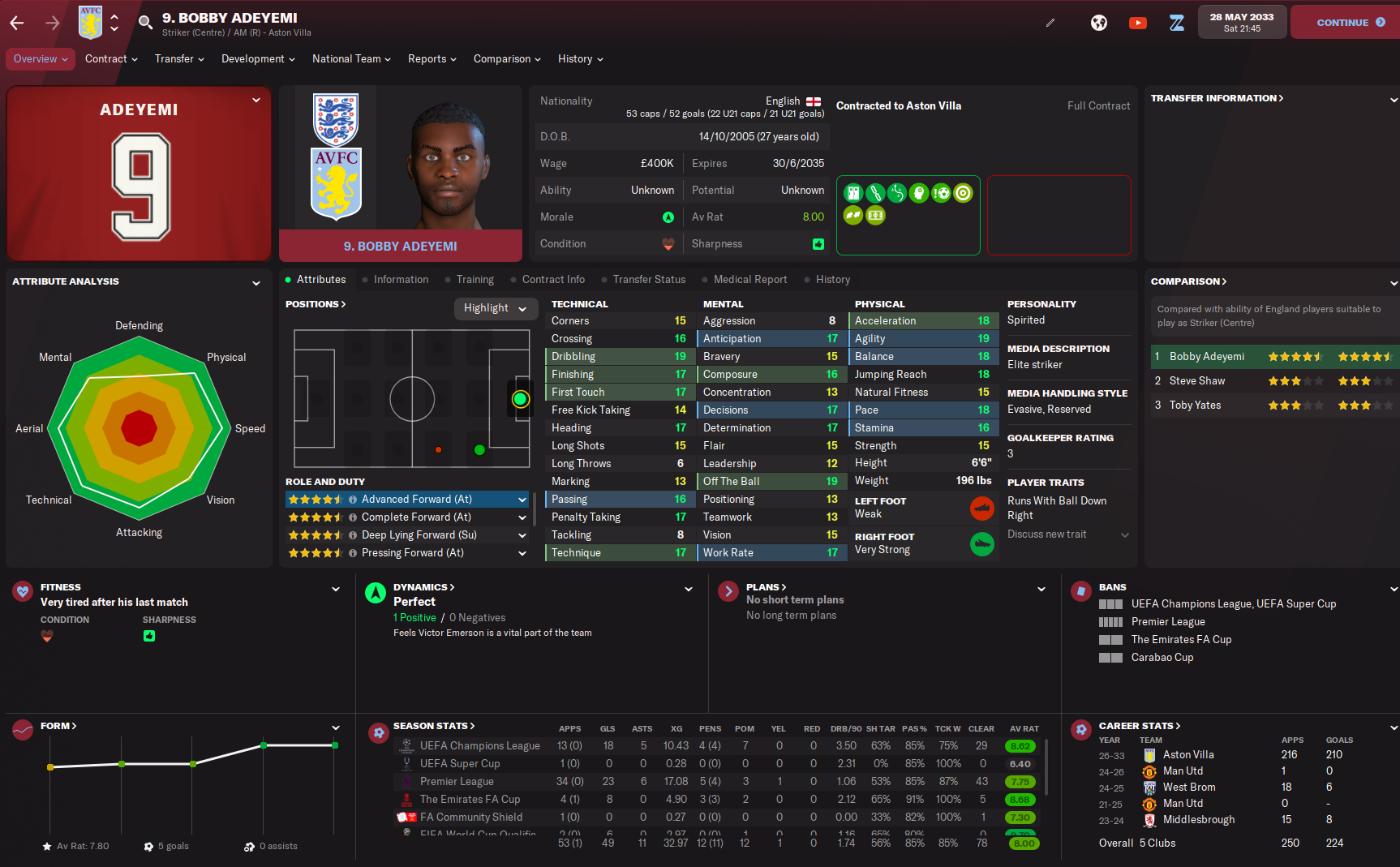Open the Highlight dropdown
Image resolution: width=1400 pixels, height=867 pixels.
[495, 308]
